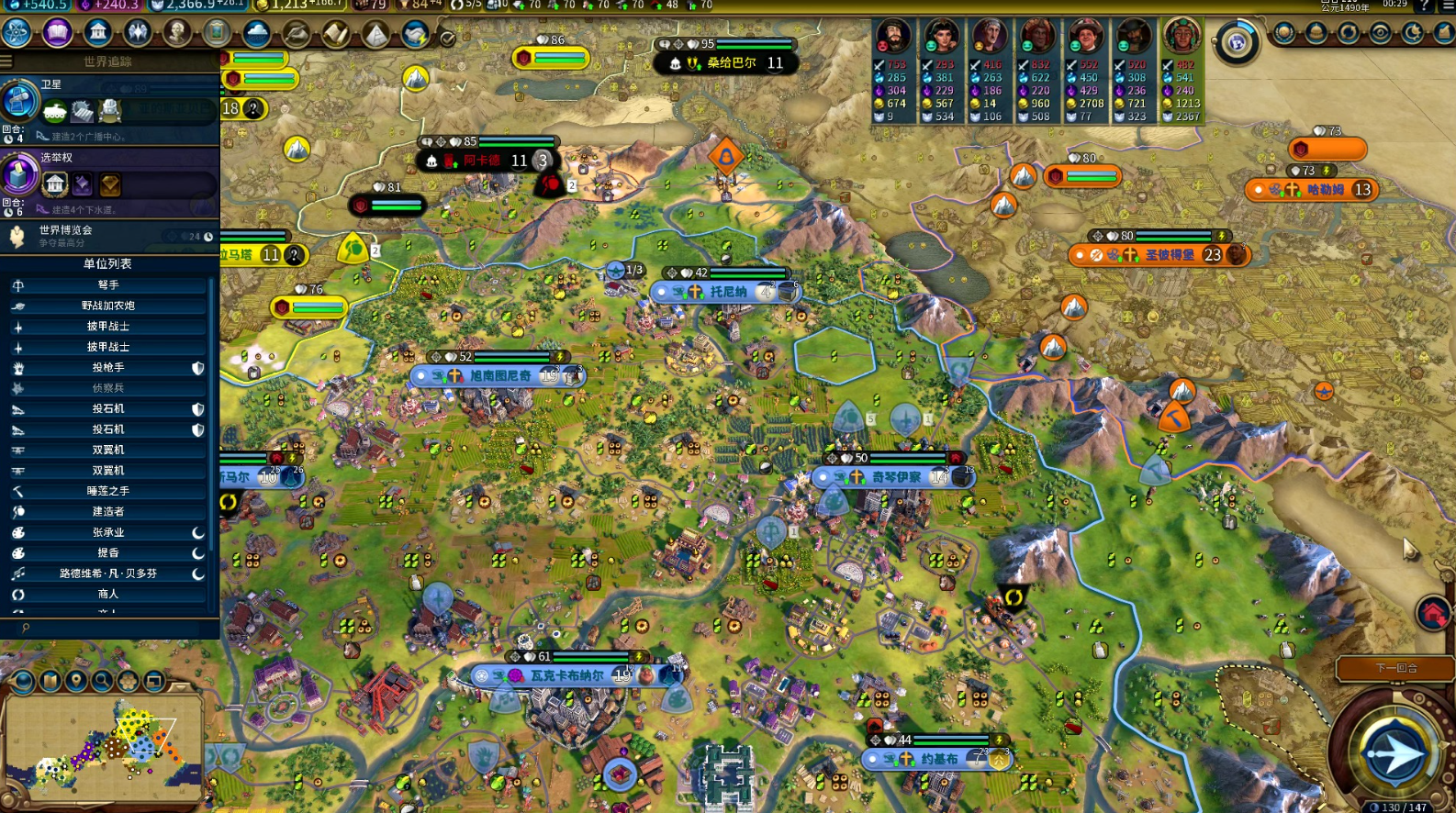Open the question mark help button
This screenshot has height=813, width=1456.
coord(1425,6)
